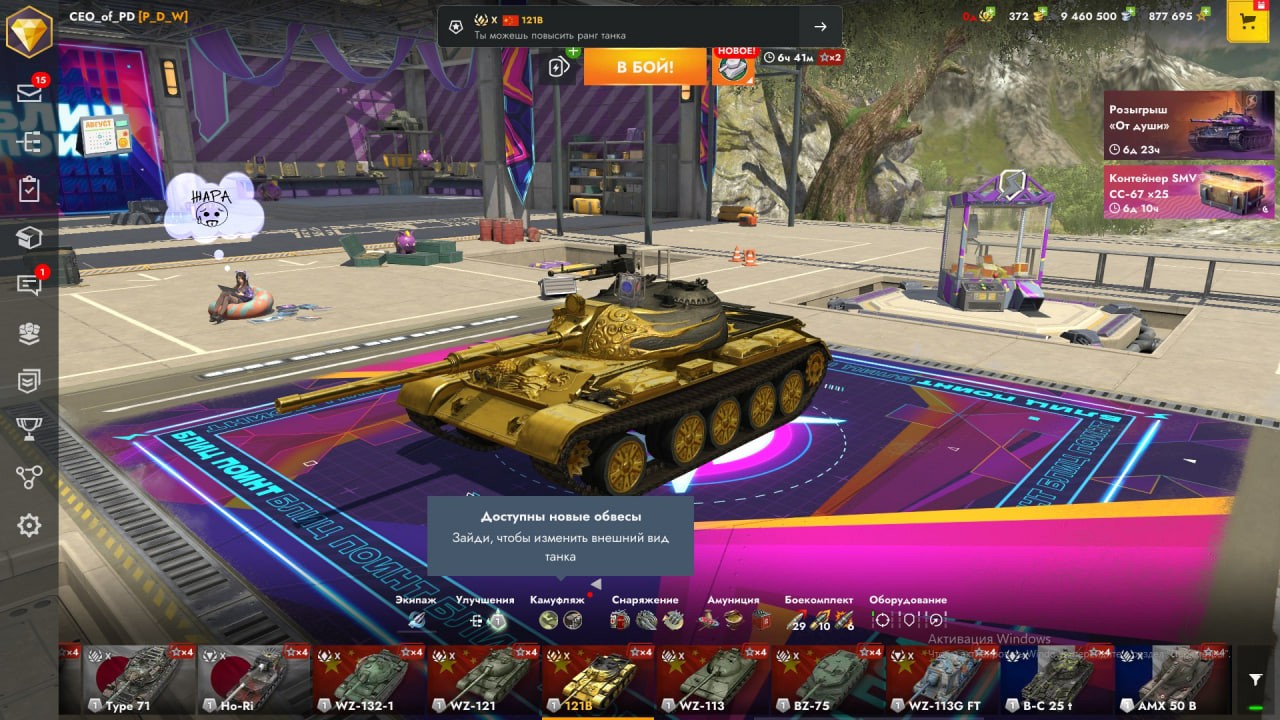Open the tank carousel filter funnel
This screenshot has height=720, width=1280.
click(x=1255, y=680)
